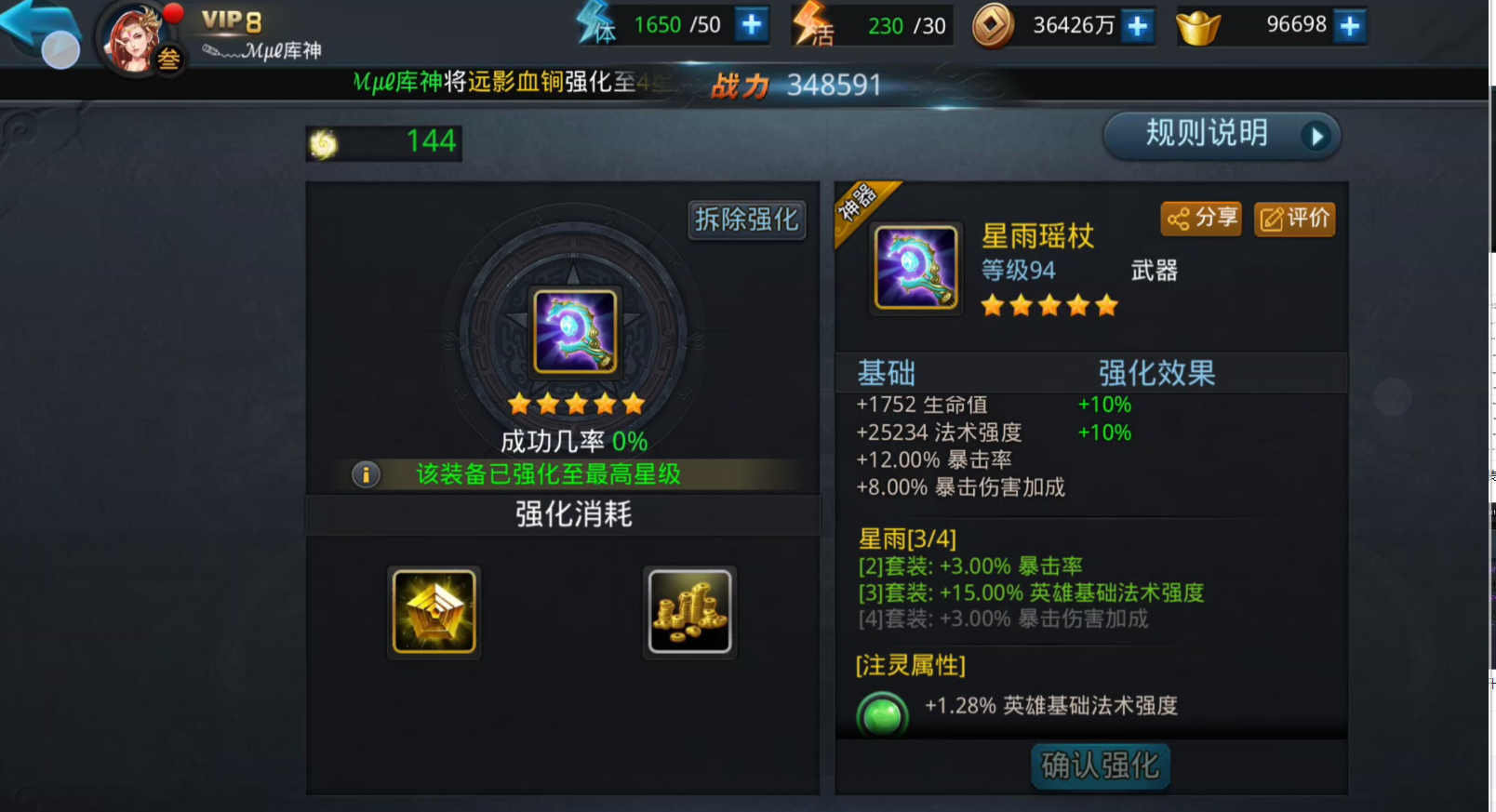
Task: Click the info tooltip icon beside max star message
Action: pos(367,474)
